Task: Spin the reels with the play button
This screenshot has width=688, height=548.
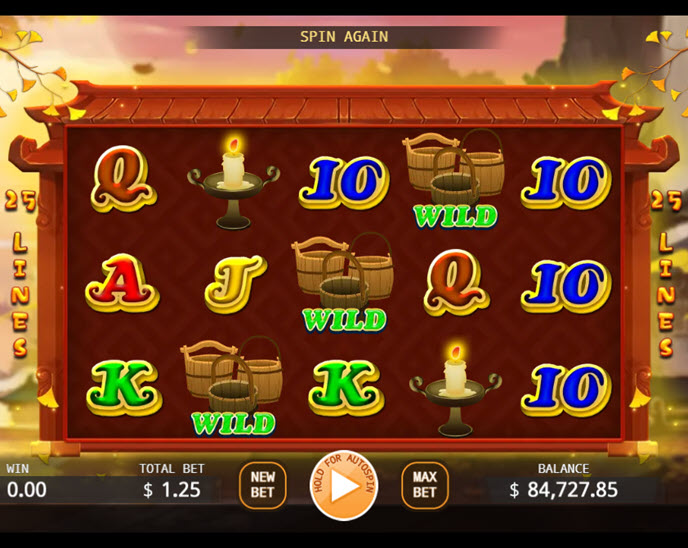Action: 343,486
